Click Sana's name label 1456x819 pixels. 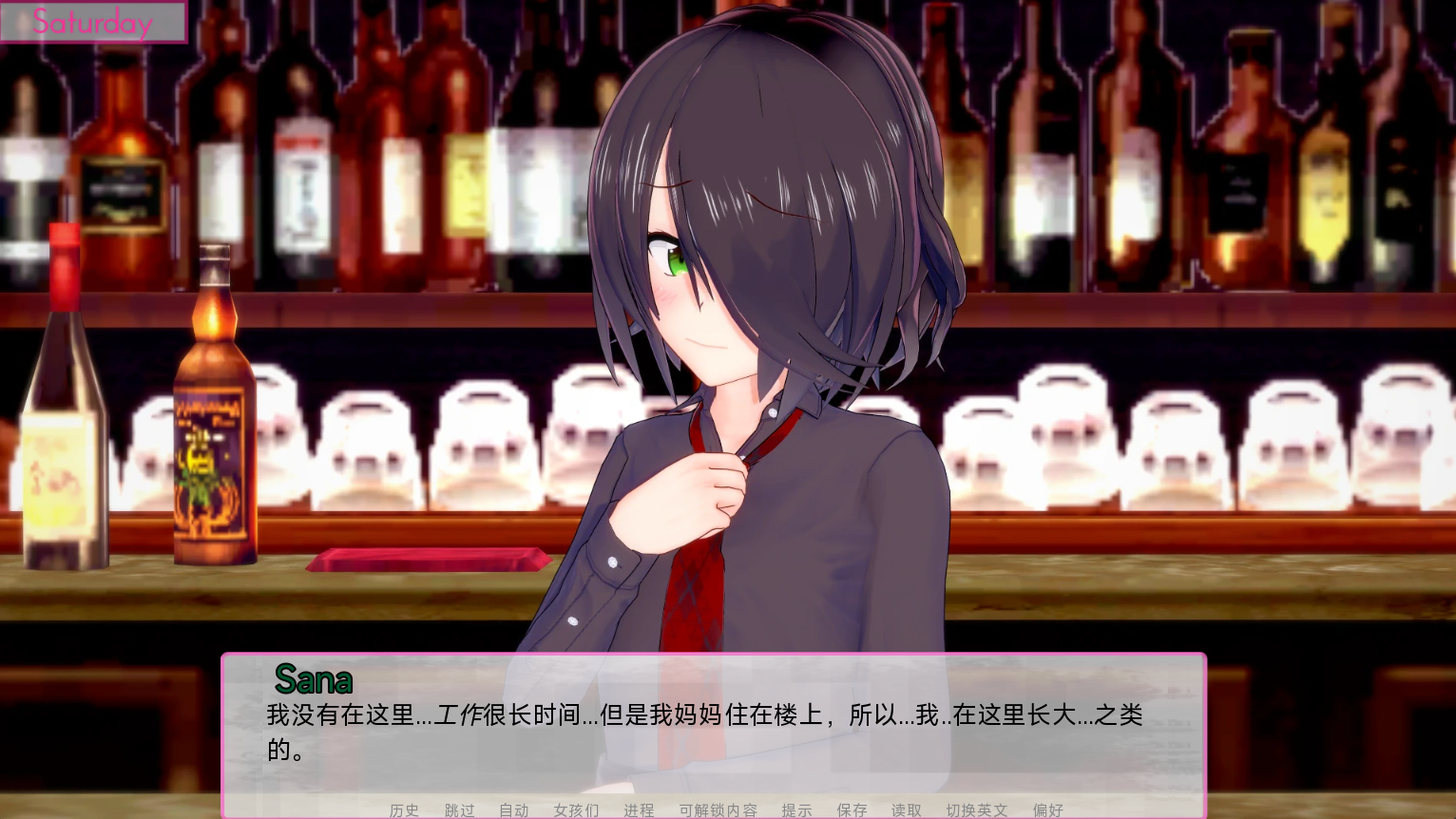click(x=313, y=679)
